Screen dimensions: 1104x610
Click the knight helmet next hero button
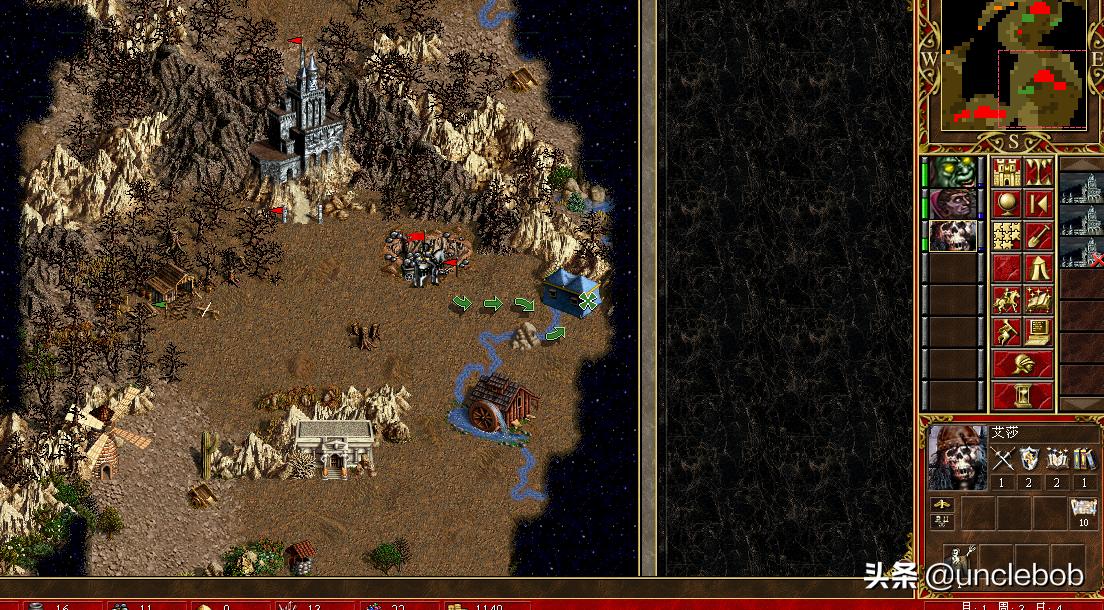point(1023,364)
